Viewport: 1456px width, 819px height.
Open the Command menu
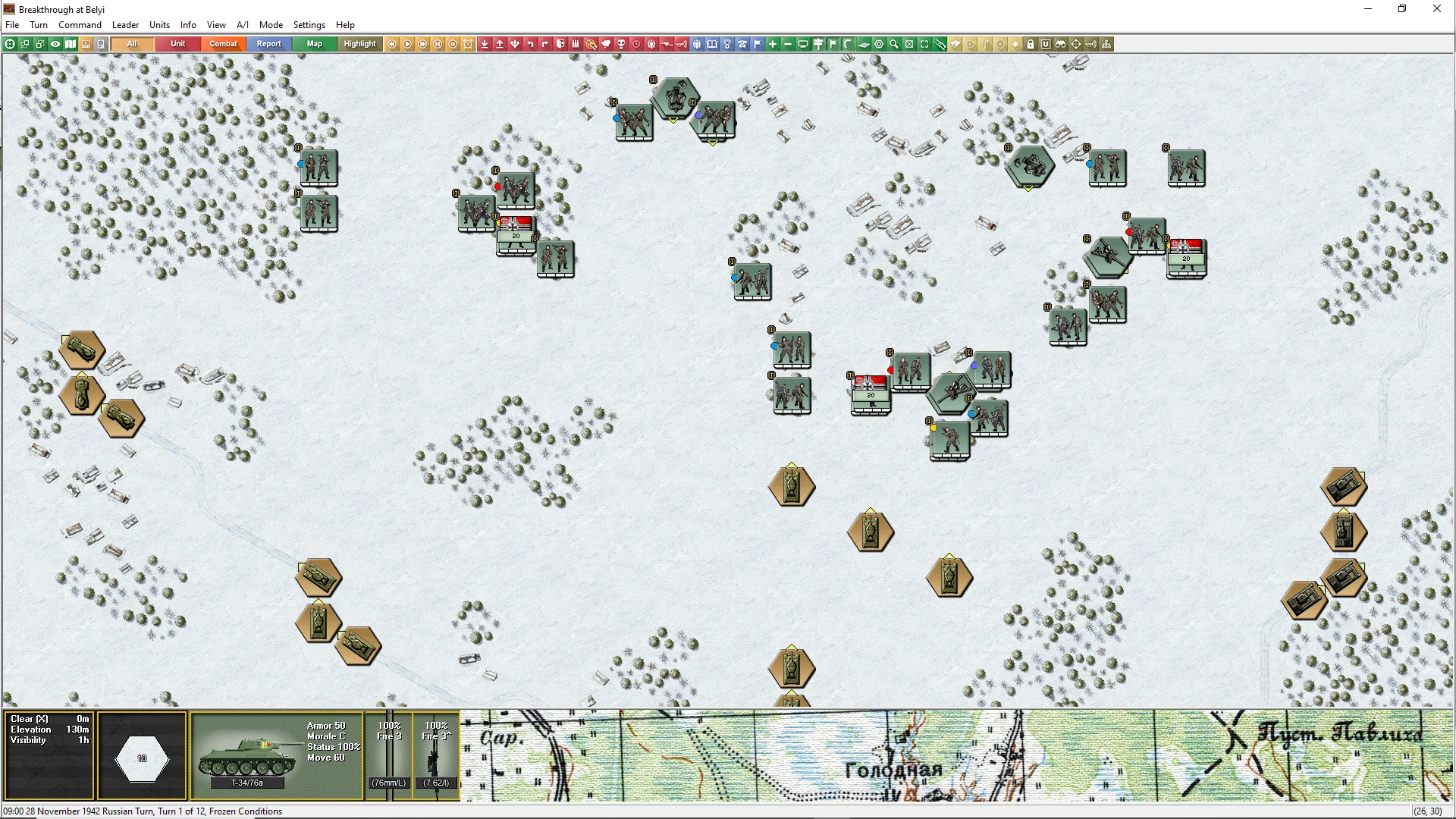80,25
